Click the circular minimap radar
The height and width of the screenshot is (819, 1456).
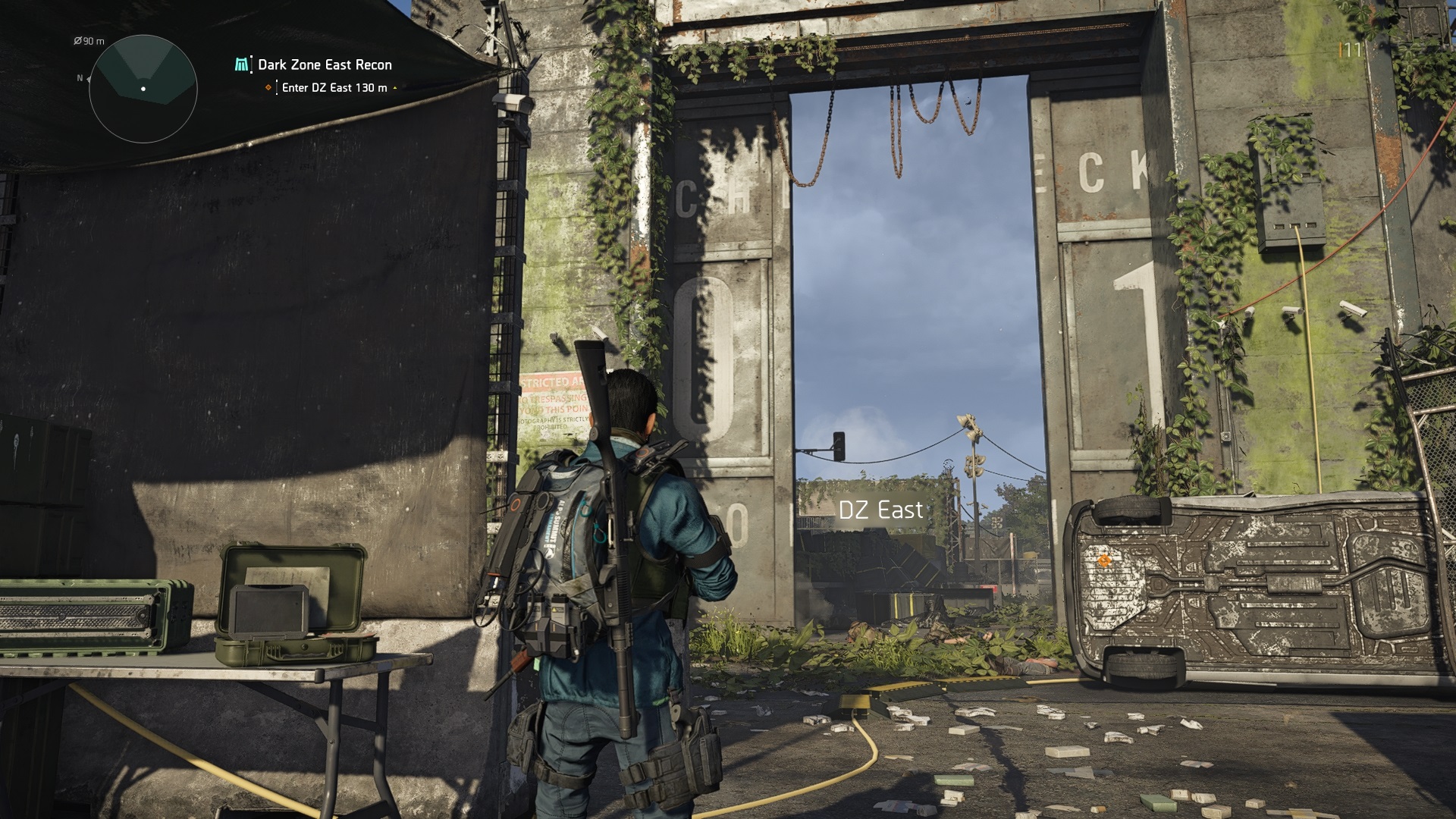(x=143, y=89)
